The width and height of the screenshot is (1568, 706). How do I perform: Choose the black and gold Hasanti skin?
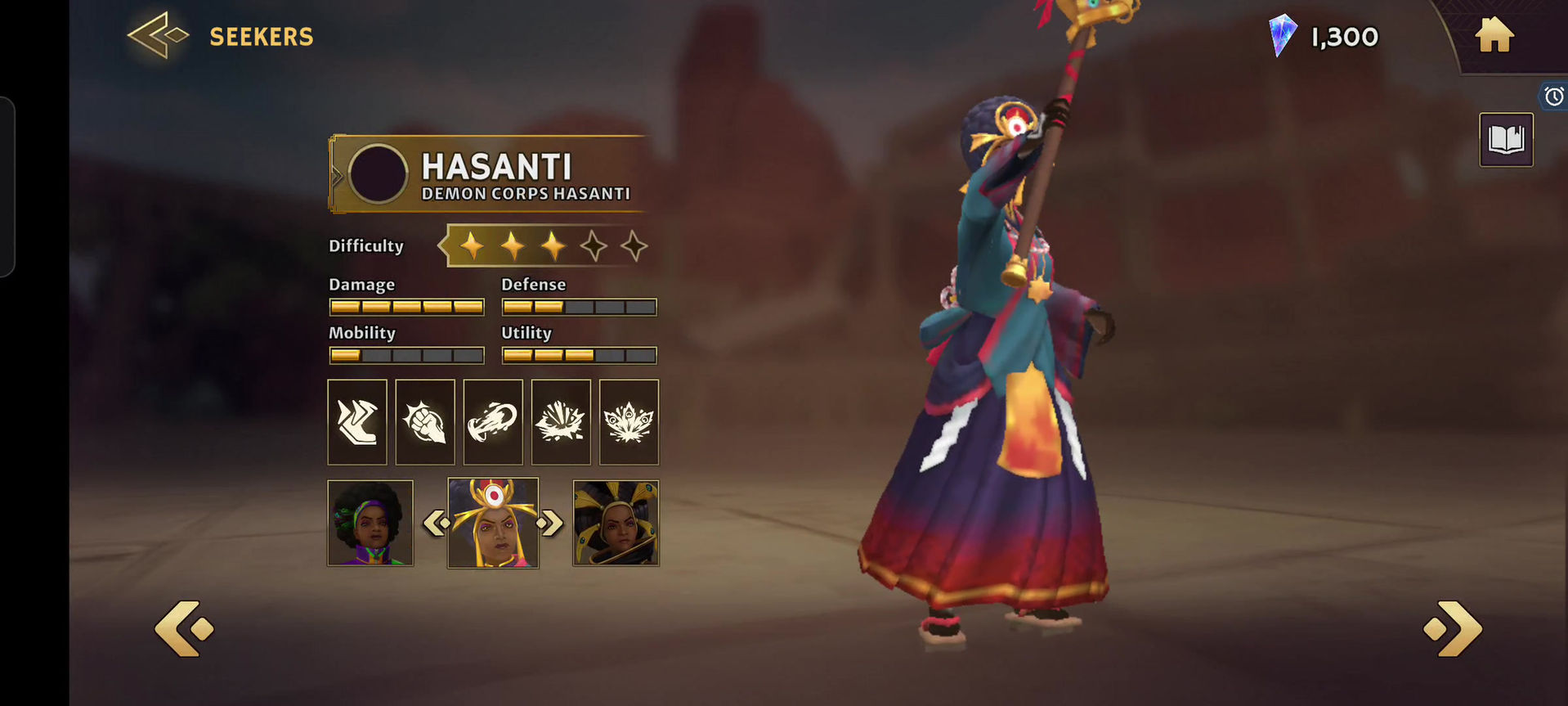coord(616,524)
